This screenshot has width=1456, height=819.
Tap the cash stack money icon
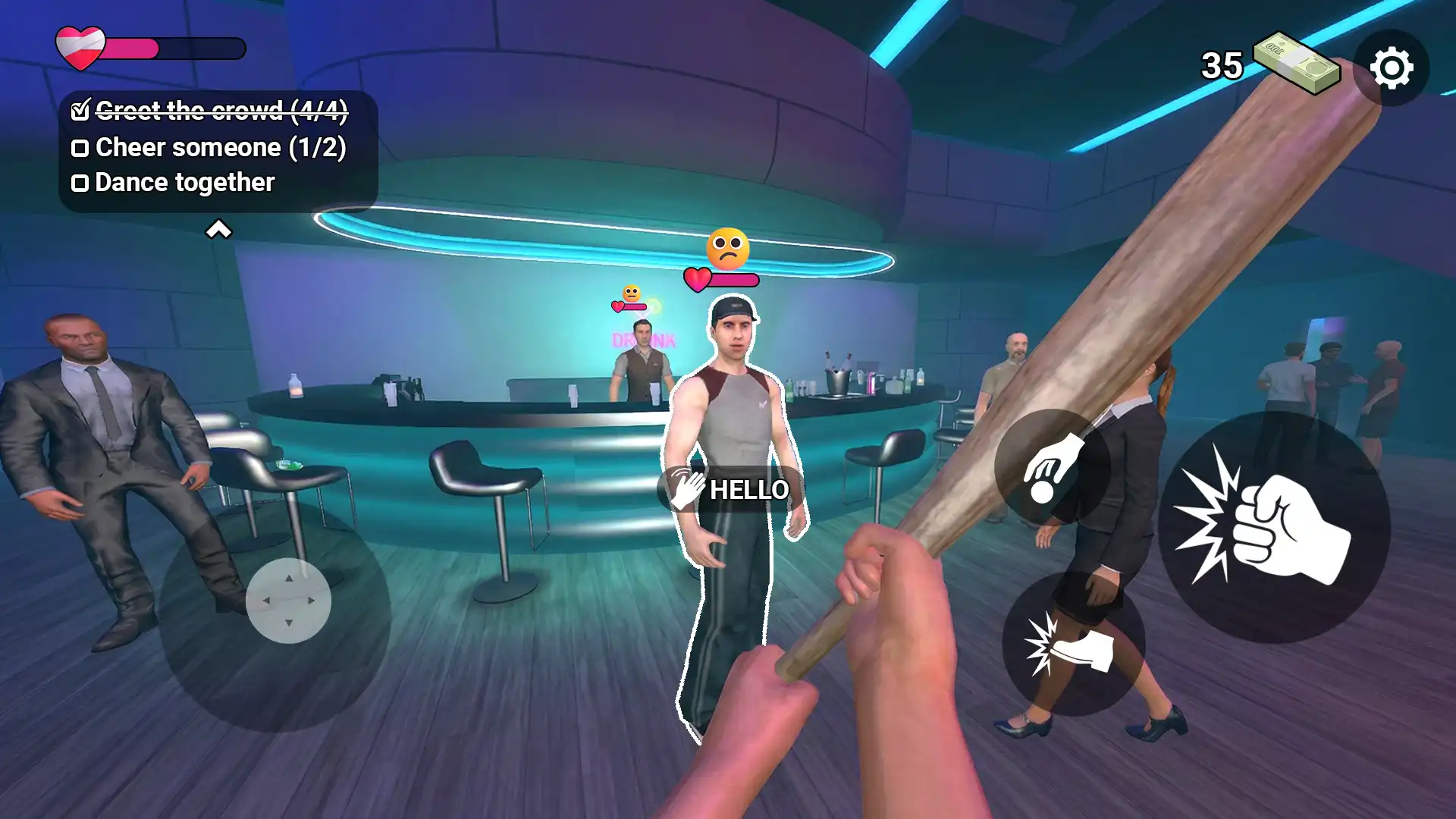1295,64
